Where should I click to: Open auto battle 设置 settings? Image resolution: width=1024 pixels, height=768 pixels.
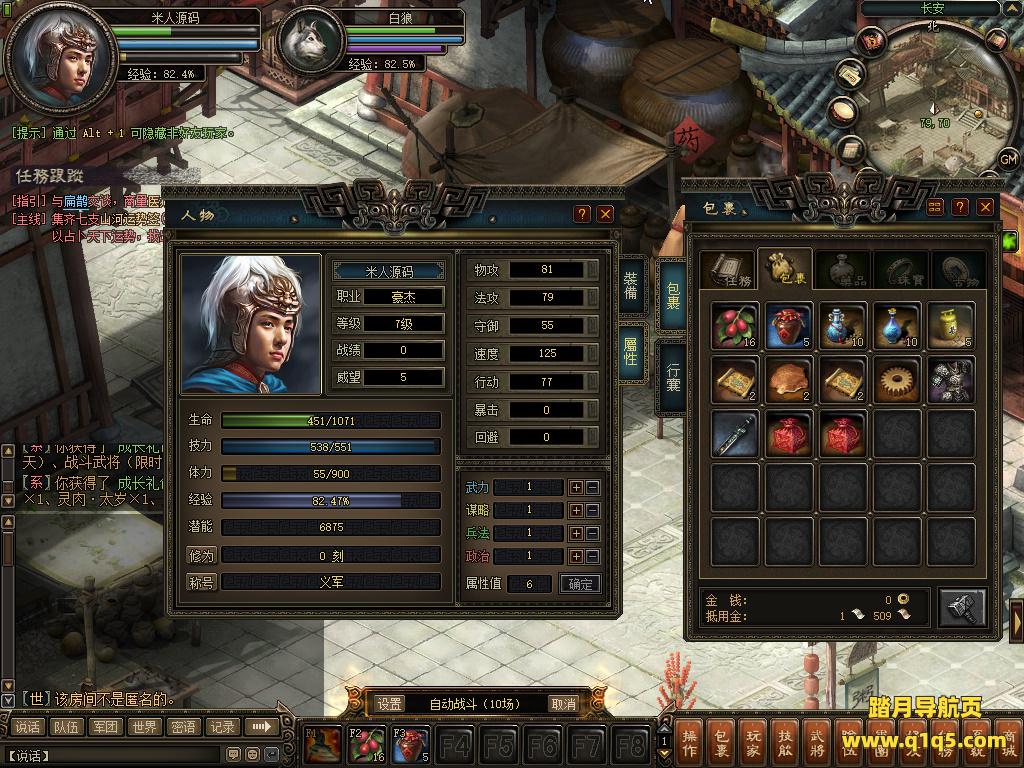coord(390,704)
